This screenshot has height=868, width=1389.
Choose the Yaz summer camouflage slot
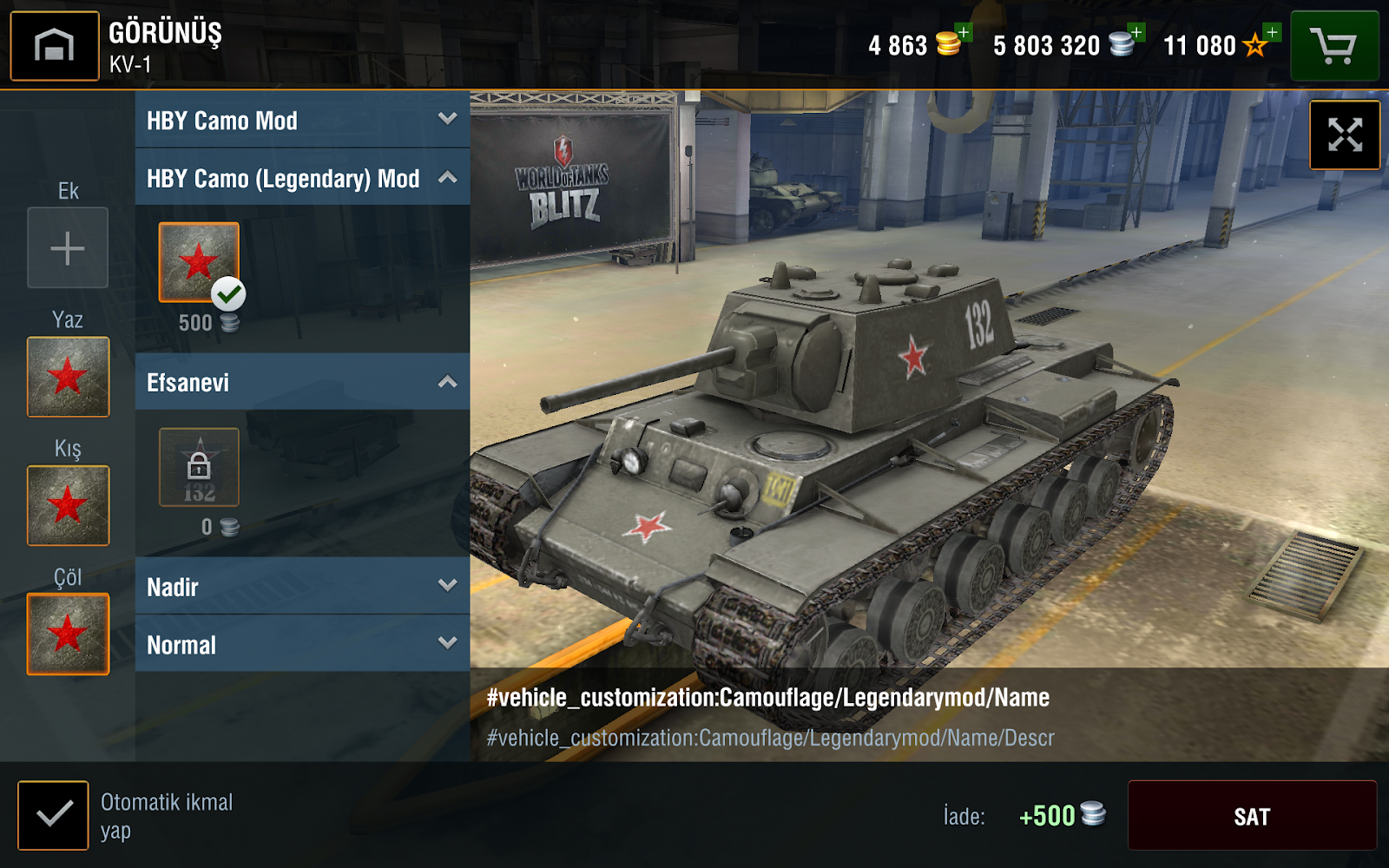(68, 377)
